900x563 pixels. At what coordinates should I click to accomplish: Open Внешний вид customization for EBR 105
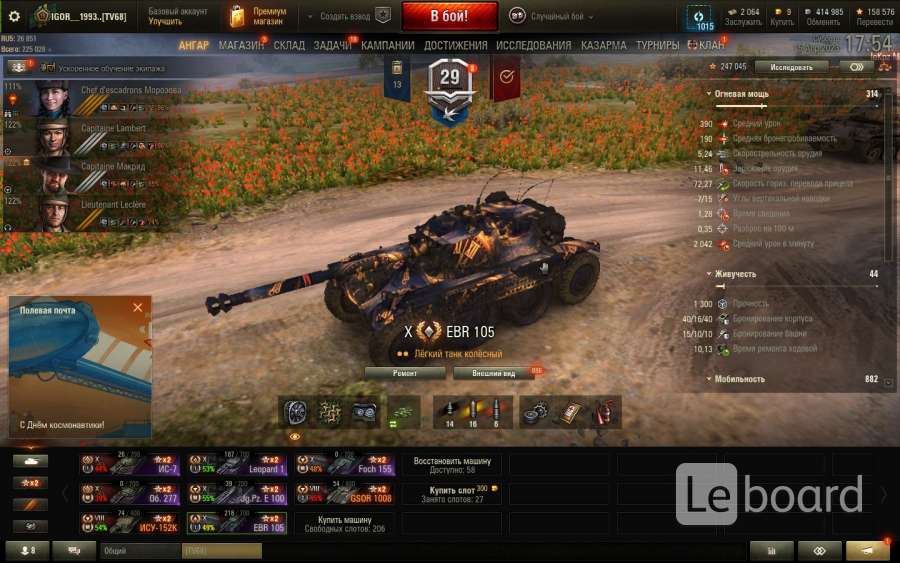[x=493, y=373]
